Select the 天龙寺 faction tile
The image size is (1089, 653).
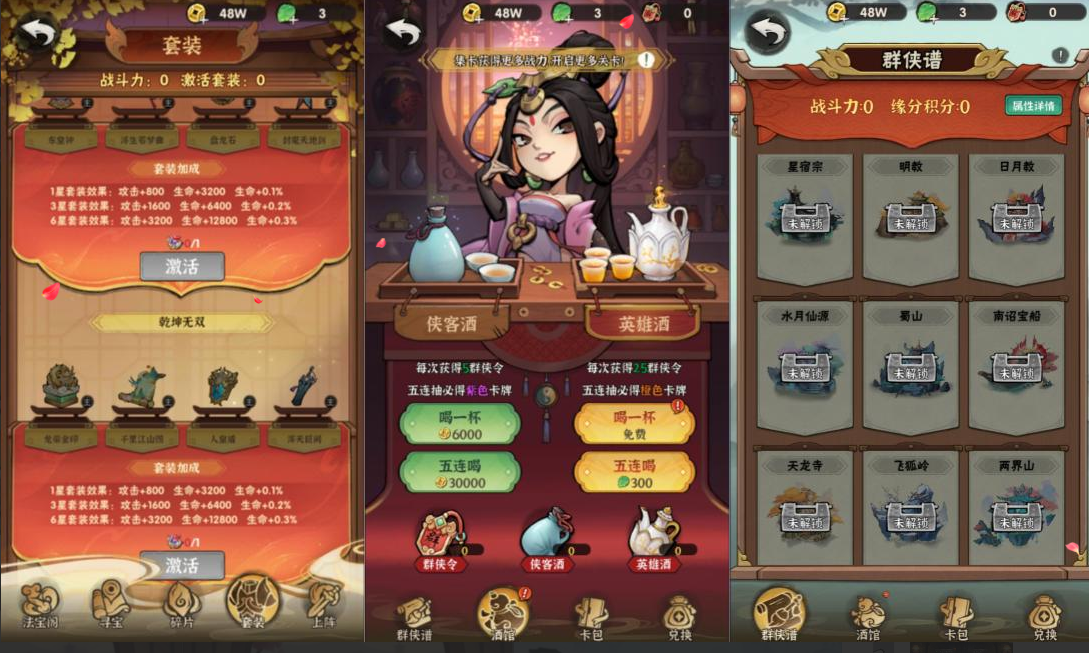point(805,510)
